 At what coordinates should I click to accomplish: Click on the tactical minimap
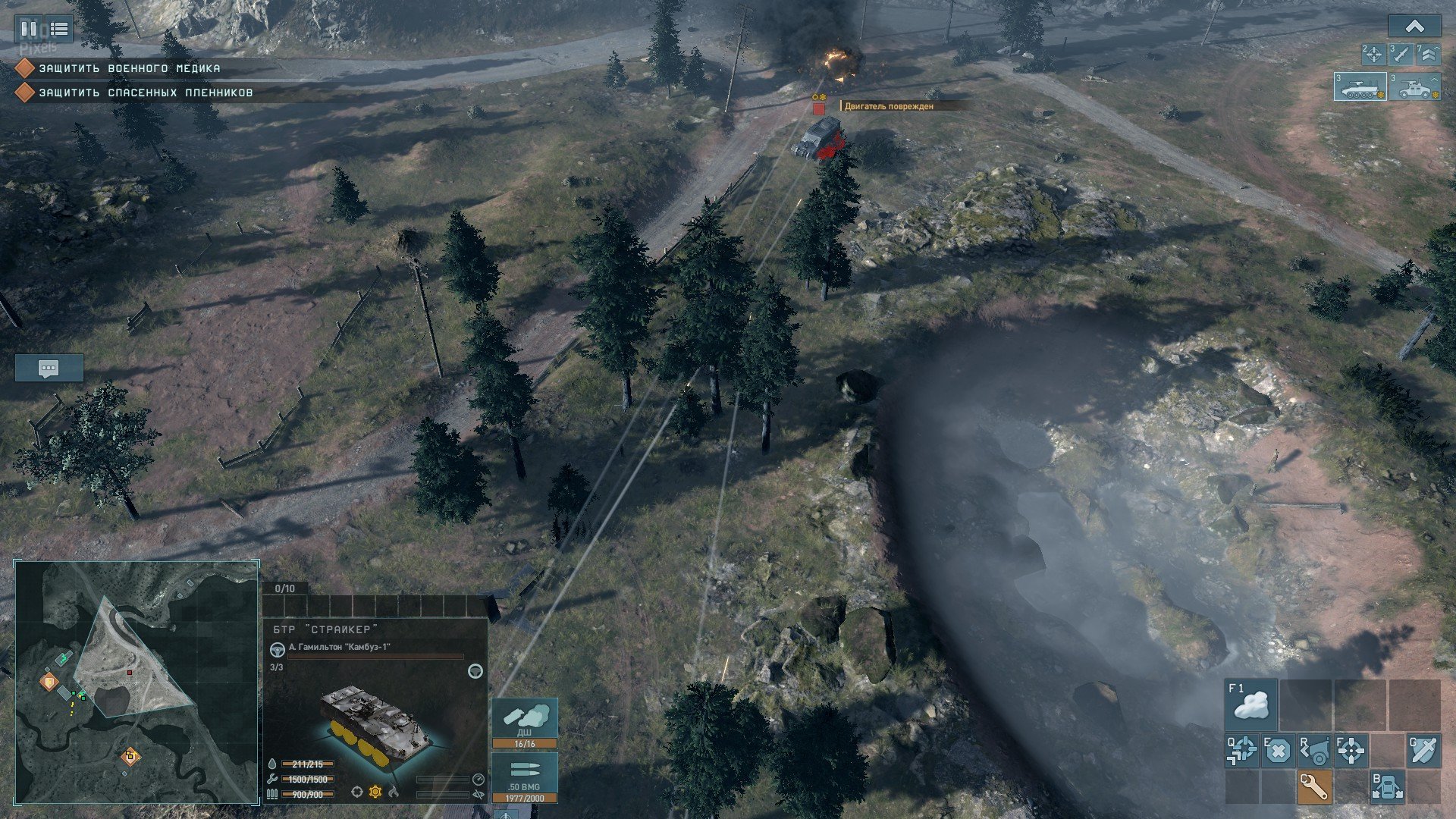(136, 682)
